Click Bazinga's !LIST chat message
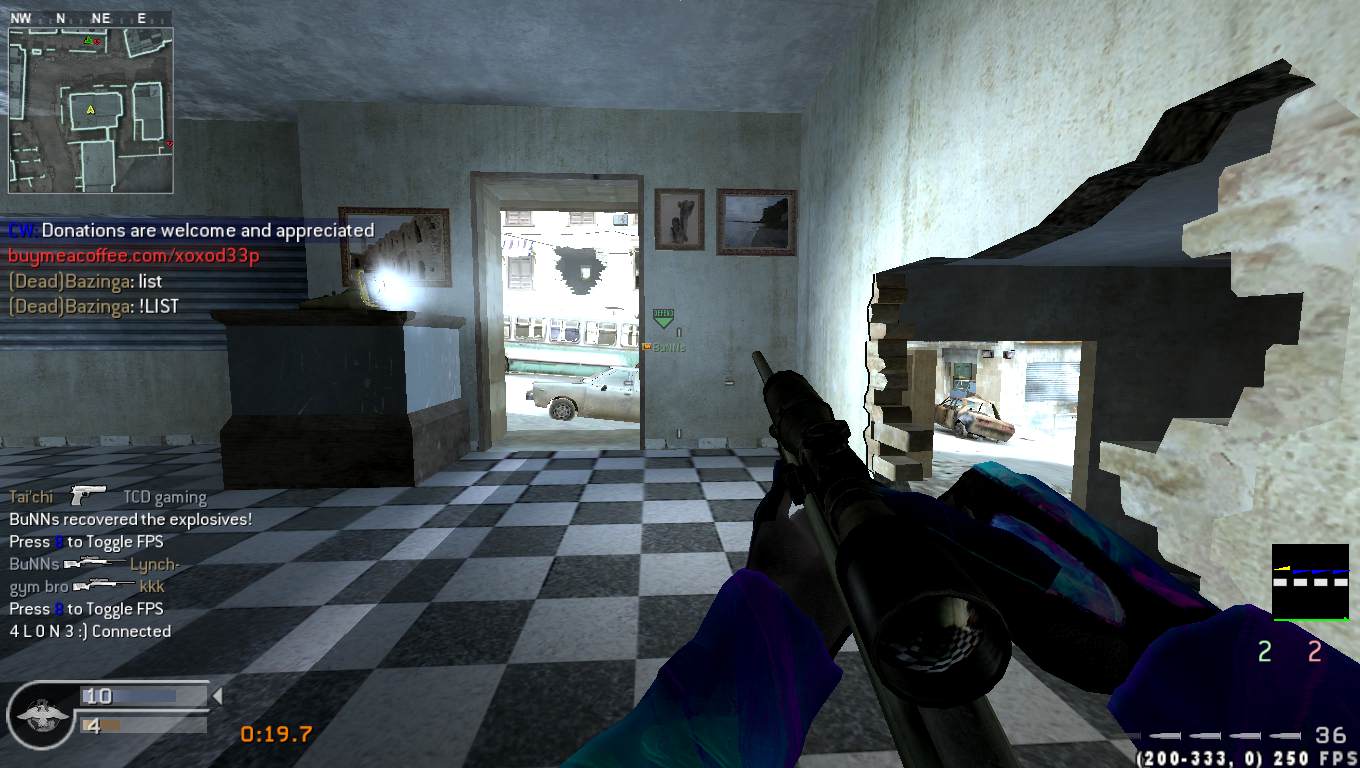1360x768 pixels. point(94,307)
